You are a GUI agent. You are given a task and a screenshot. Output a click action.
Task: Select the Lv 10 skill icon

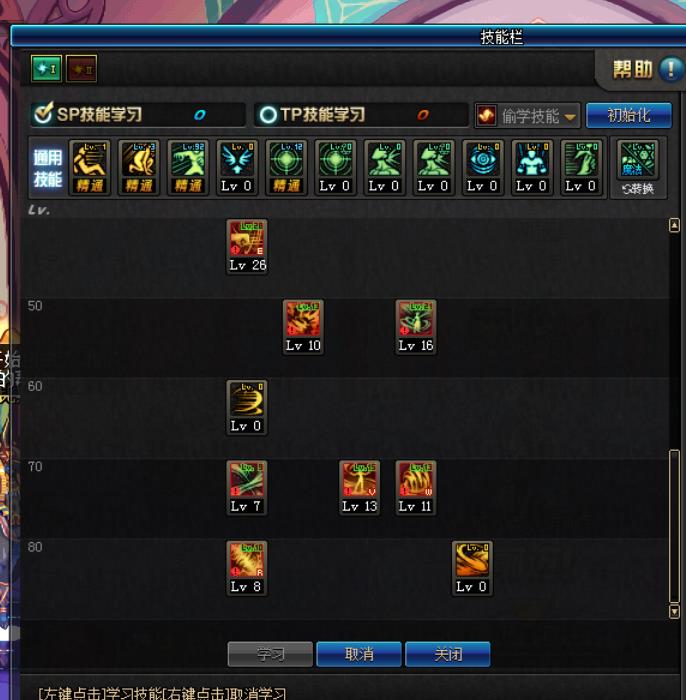pos(303,320)
